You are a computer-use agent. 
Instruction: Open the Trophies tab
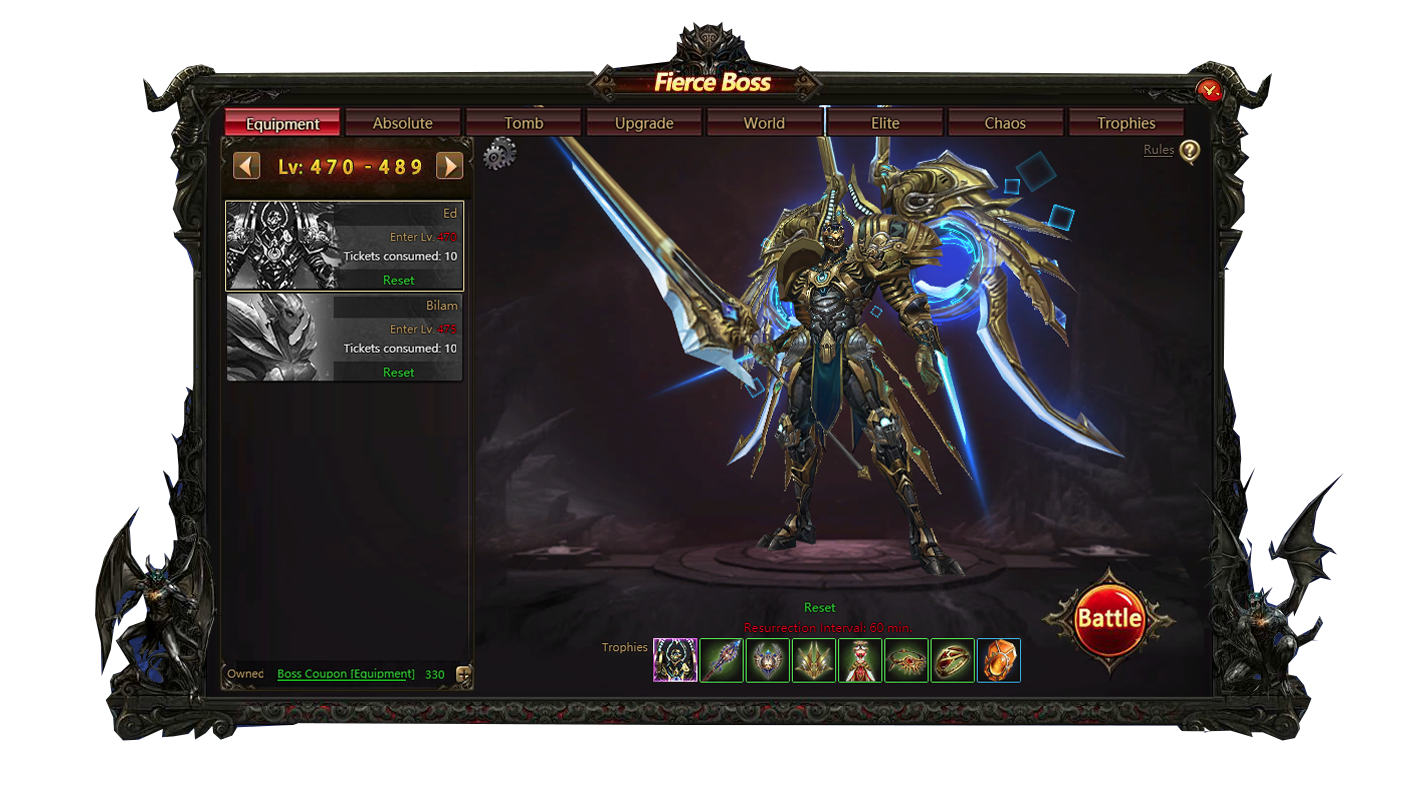tap(1126, 123)
